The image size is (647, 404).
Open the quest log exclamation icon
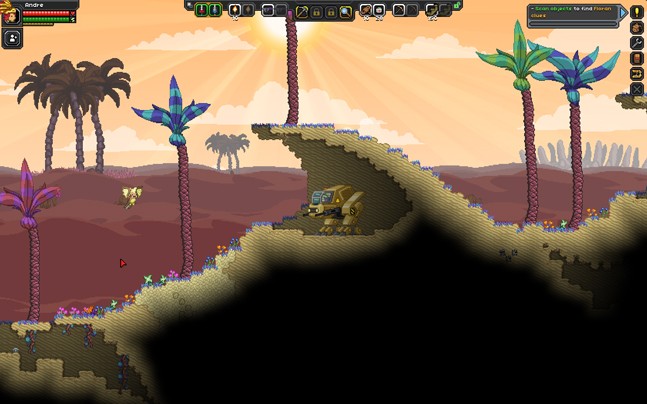[637, 13]
